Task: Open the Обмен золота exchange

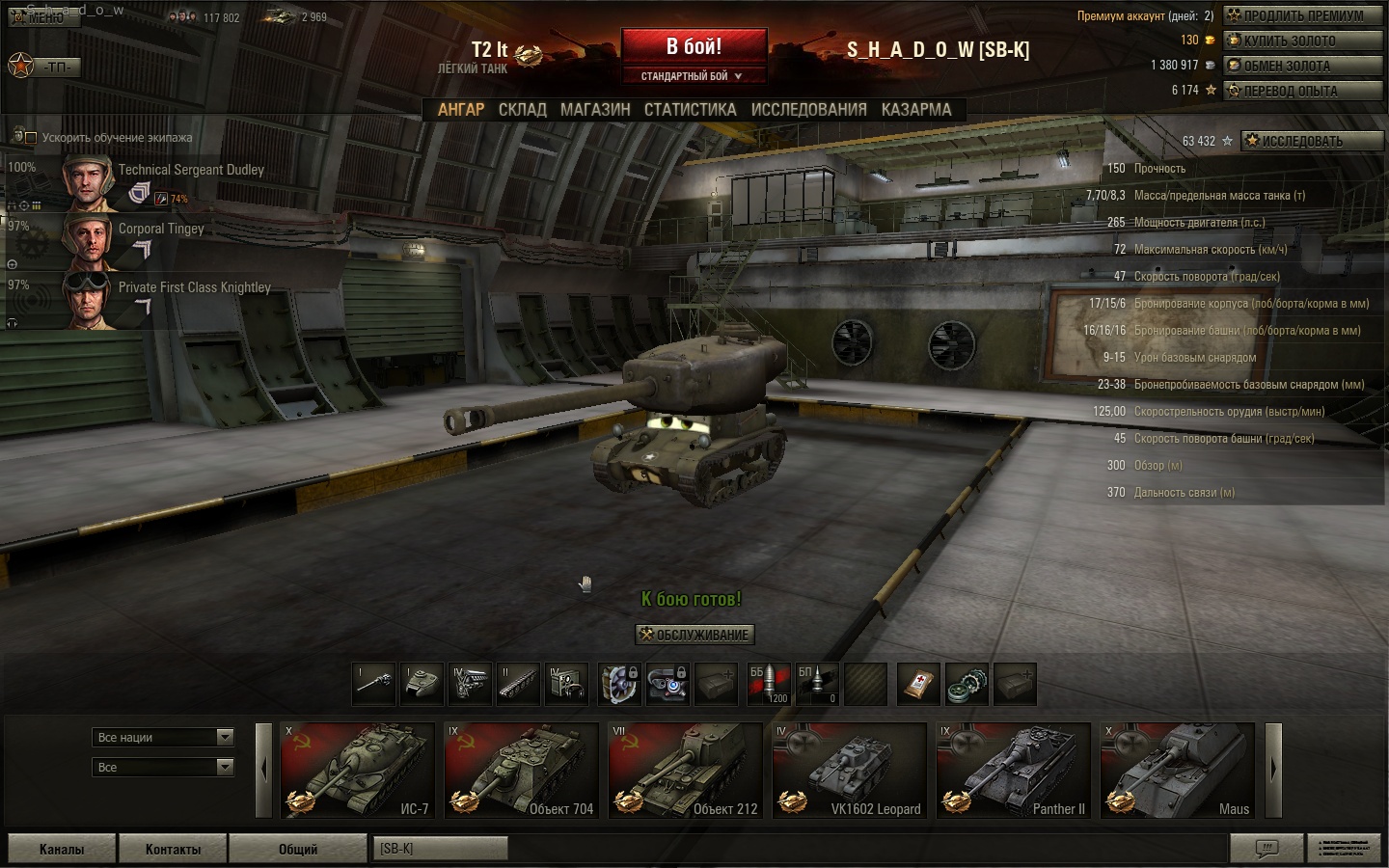Action: (1302, 66)
